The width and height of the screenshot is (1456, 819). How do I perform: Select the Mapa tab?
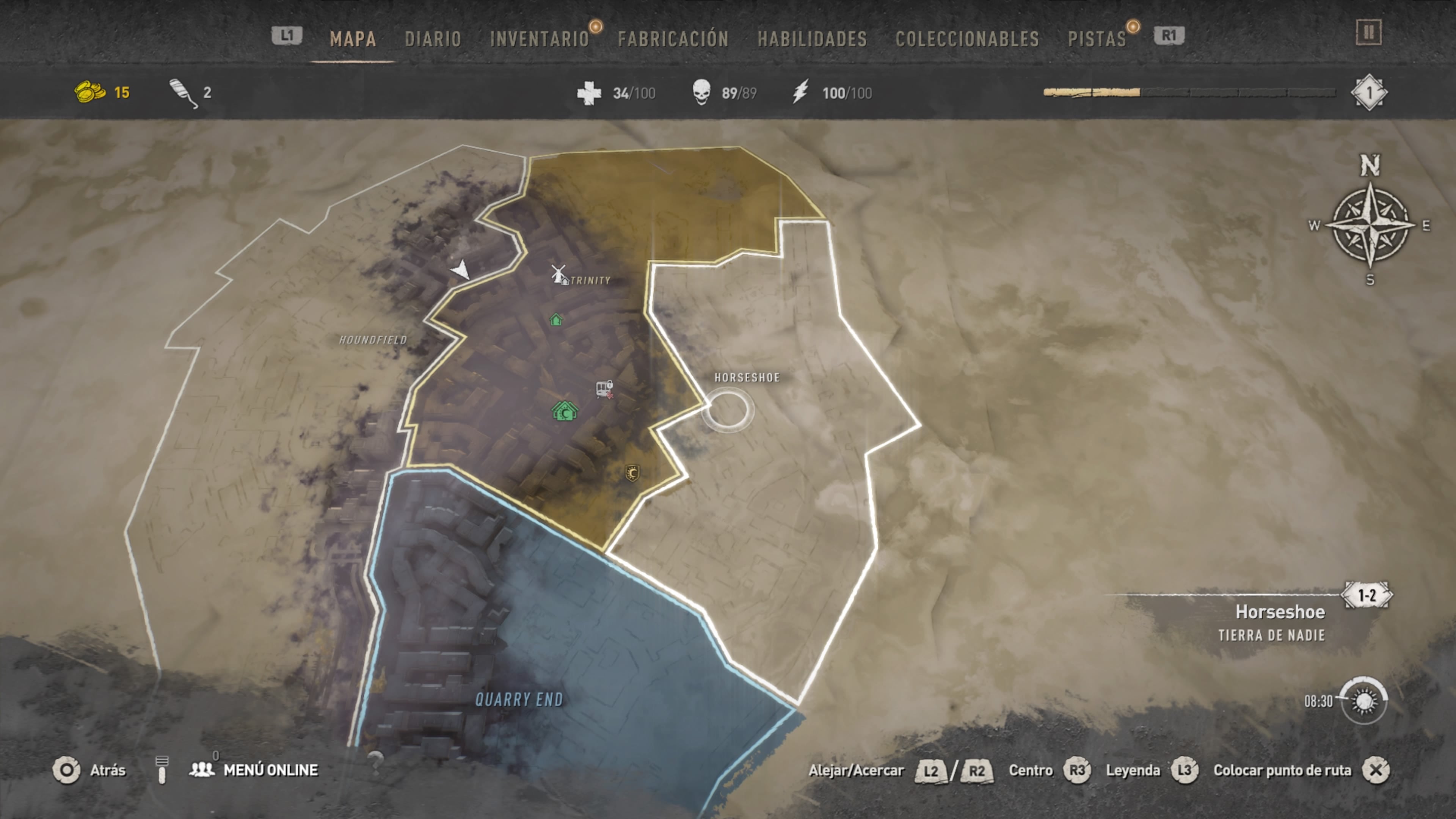click(353, 39)
